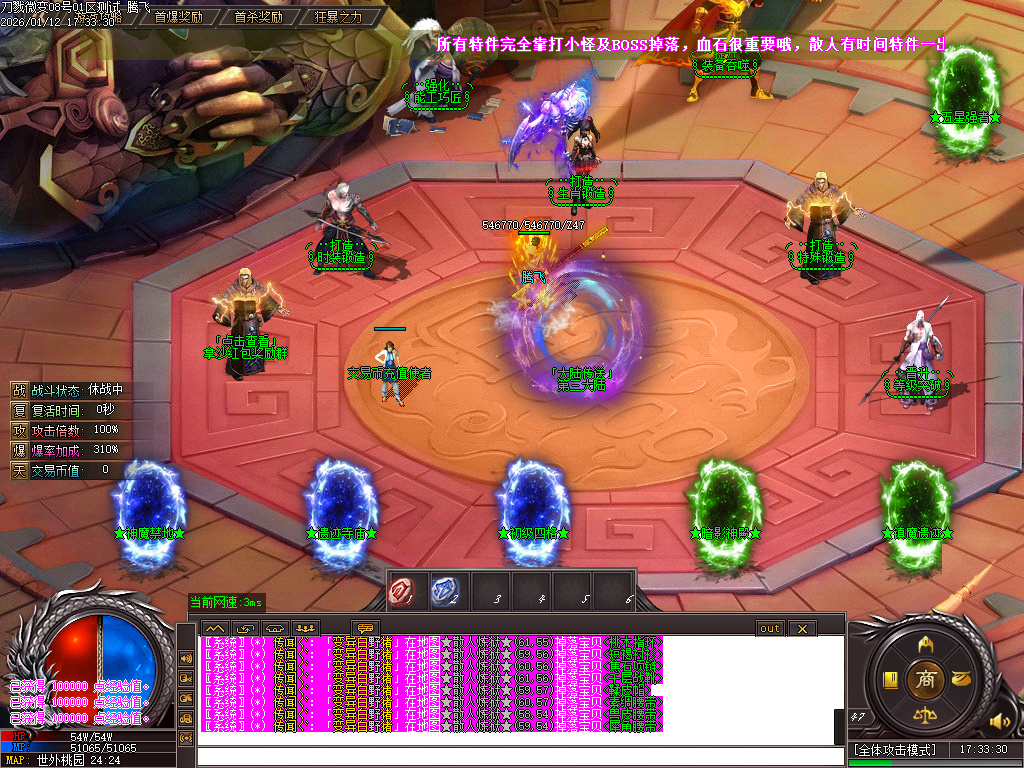
Task: Open the balance scales trade icon
Action: (925, 716)
